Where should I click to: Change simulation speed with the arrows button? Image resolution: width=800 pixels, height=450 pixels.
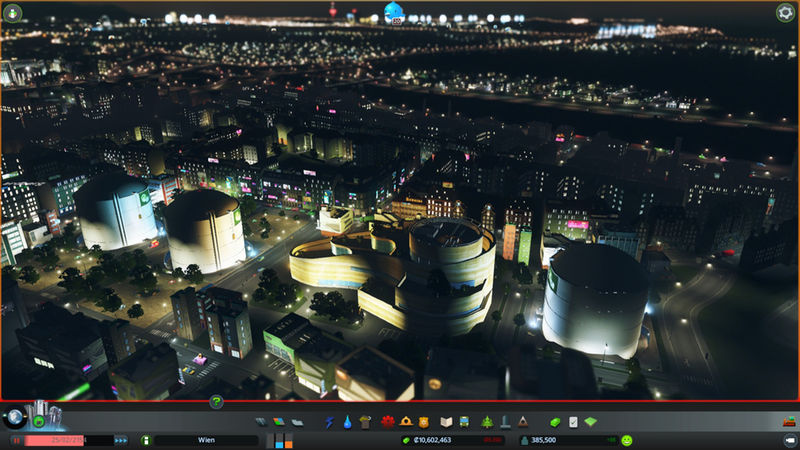pyautogui.click(x=121, y=440)
